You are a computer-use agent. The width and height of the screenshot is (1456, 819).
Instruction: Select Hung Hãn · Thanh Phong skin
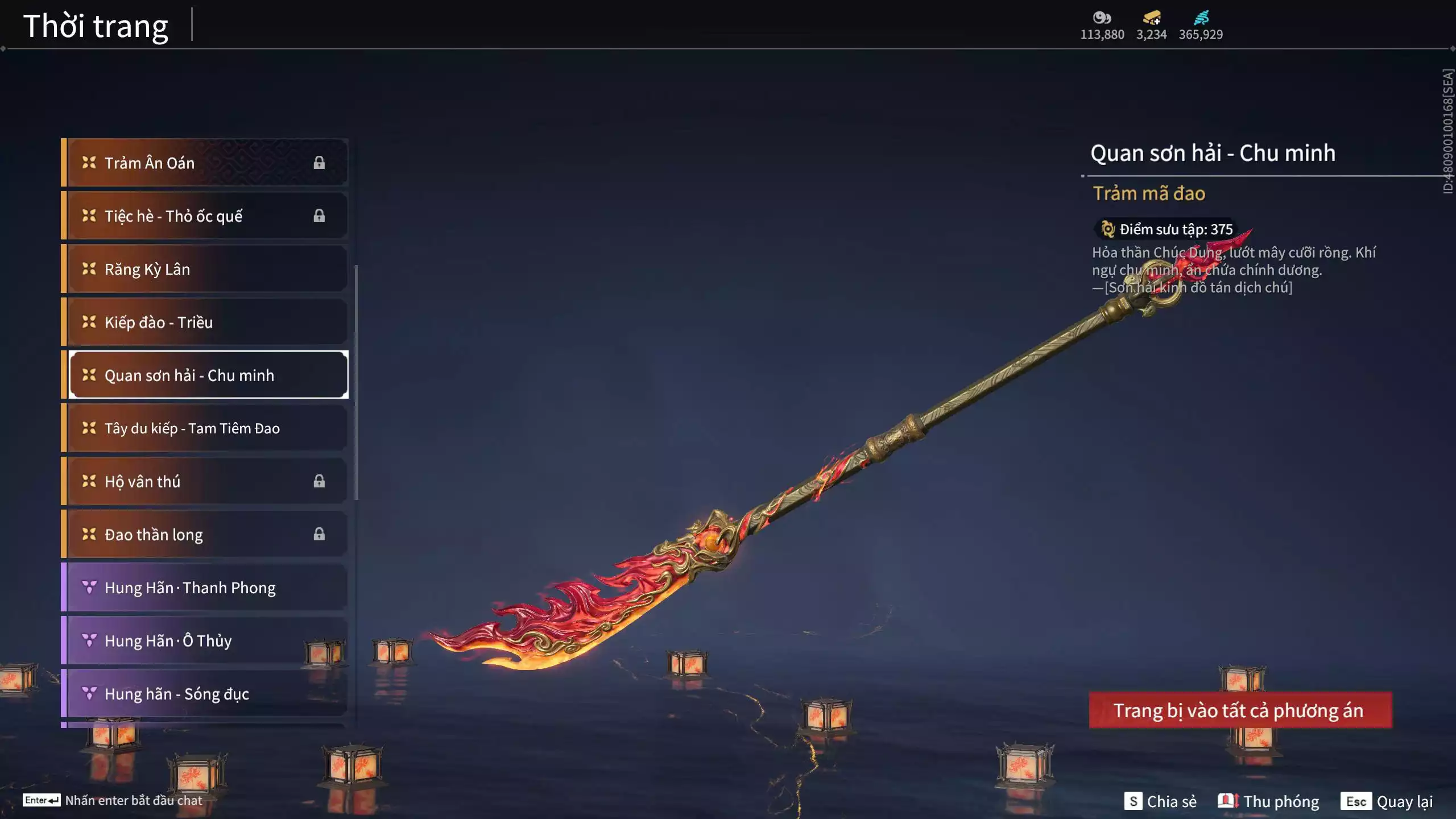[205, 588]
